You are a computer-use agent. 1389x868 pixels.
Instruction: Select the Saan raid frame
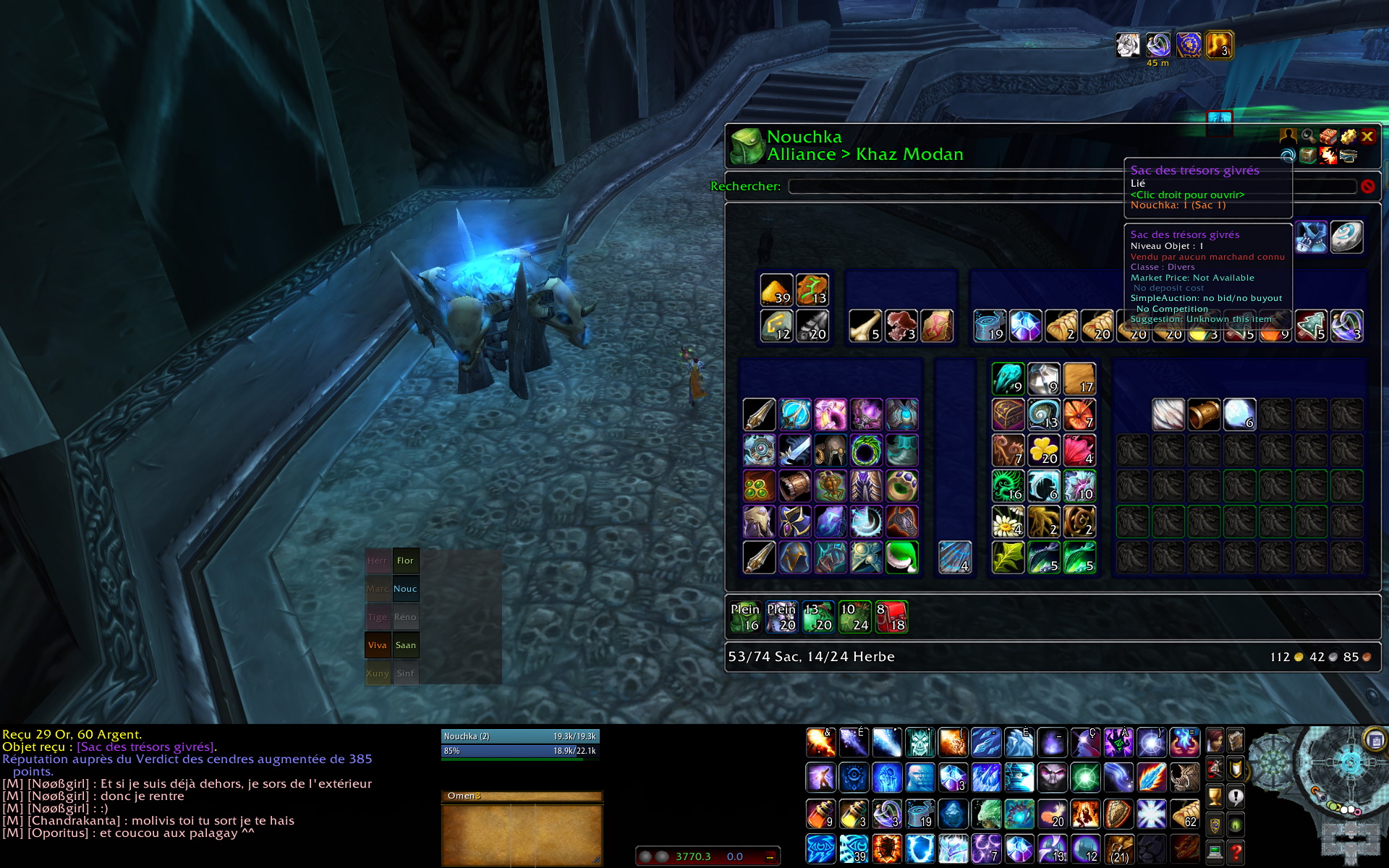(405, 645)
